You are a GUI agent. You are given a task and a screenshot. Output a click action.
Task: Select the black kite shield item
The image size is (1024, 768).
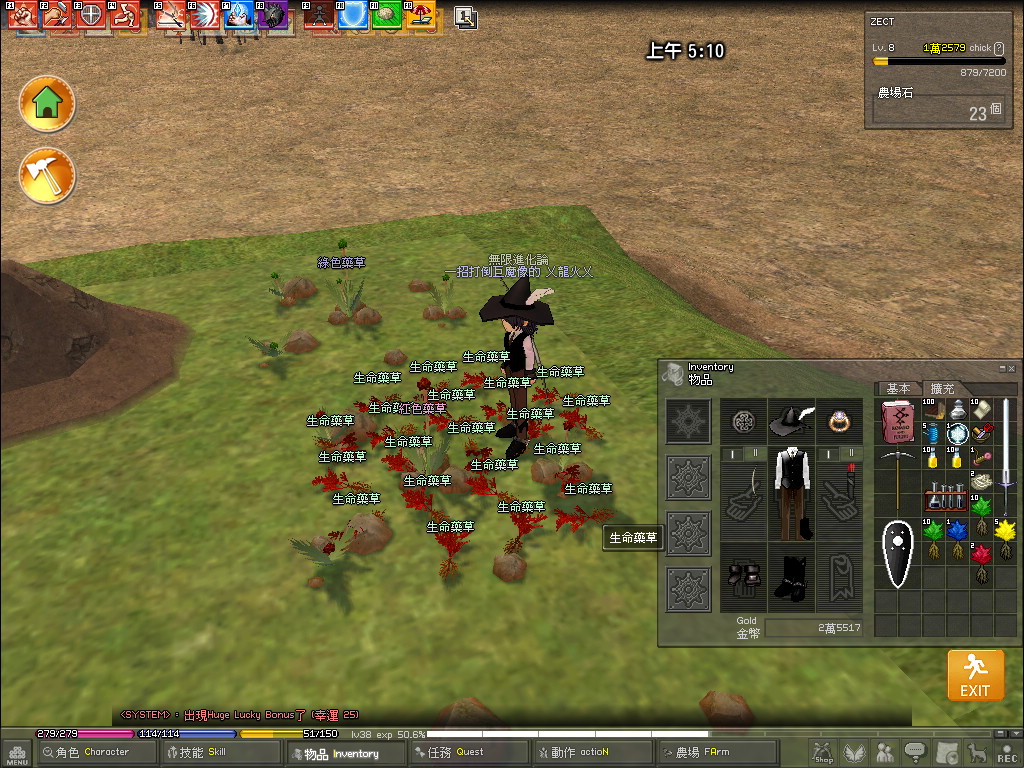click(x=897, y=552)
